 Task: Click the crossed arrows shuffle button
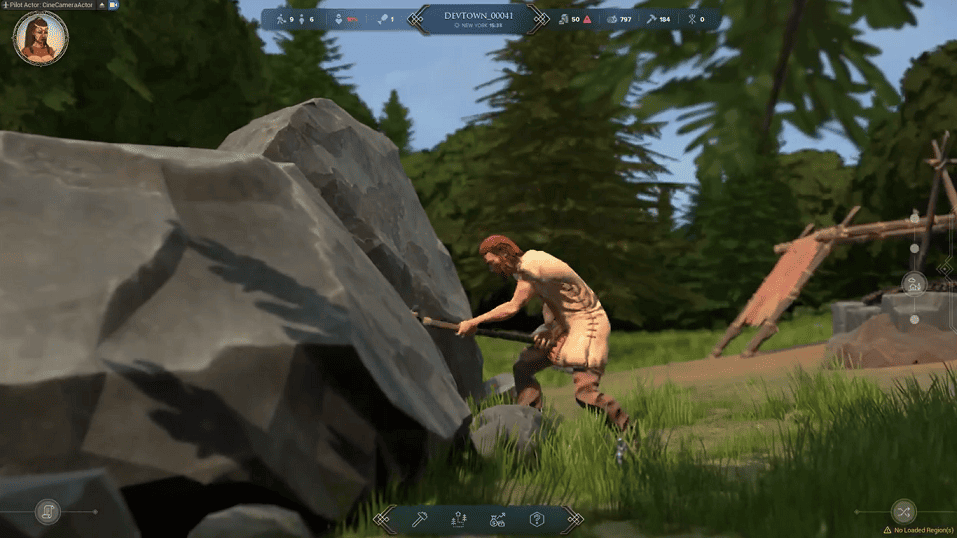tap(903, 512)
